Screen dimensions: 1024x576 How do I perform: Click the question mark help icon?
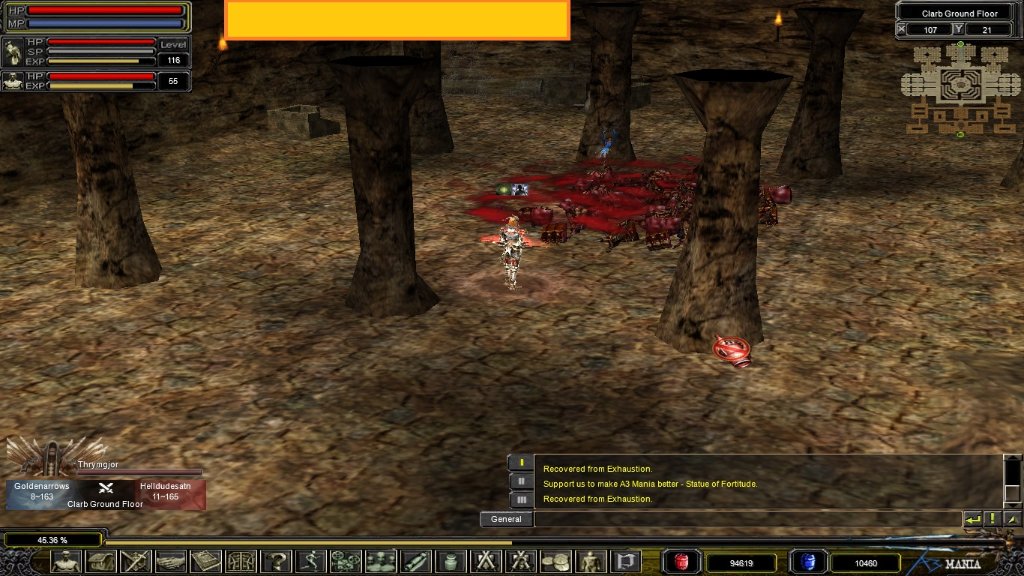click(276, 562)
